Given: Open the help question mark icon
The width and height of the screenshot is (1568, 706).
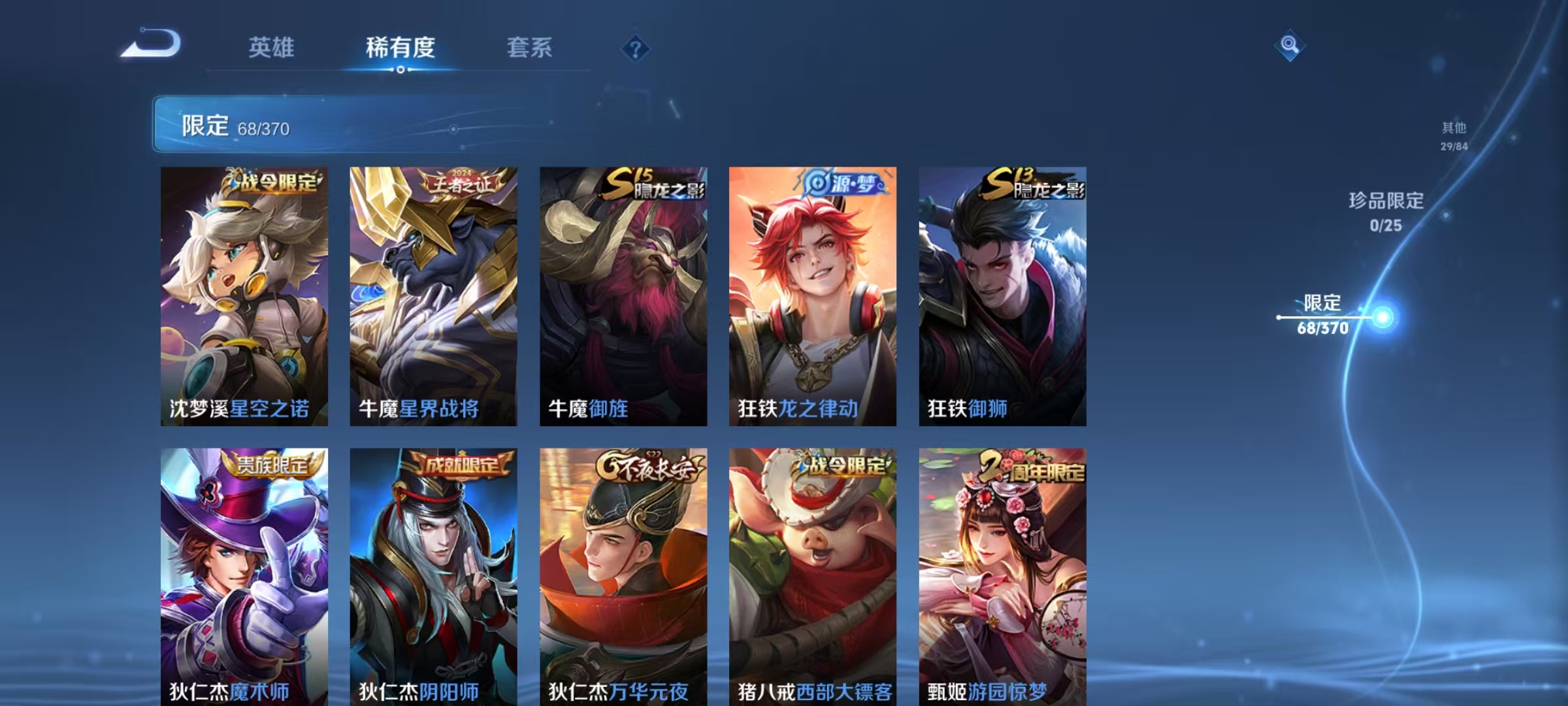Looking at the screenshot, I should pyautogui.click(x=637, y=48).
